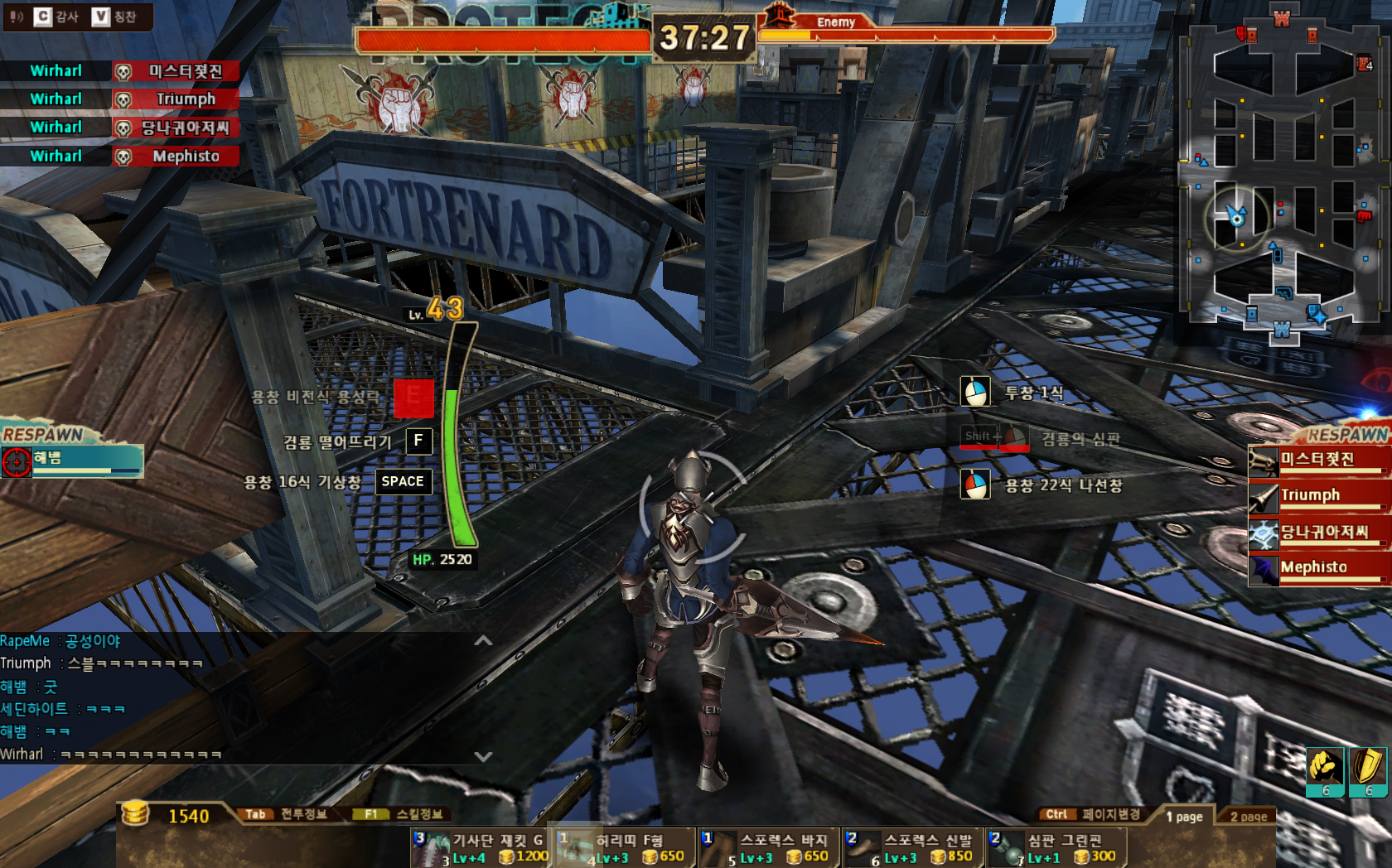The image size is (1392, 868).
Task: Use the yellow shield consumable item
Action: (1368, 768)
